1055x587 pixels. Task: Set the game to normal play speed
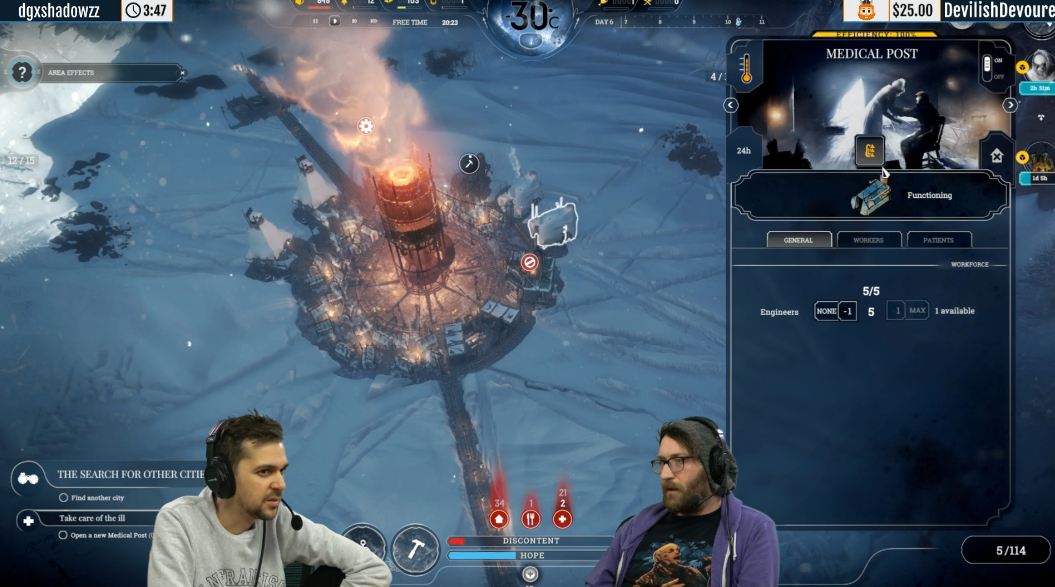335,21
